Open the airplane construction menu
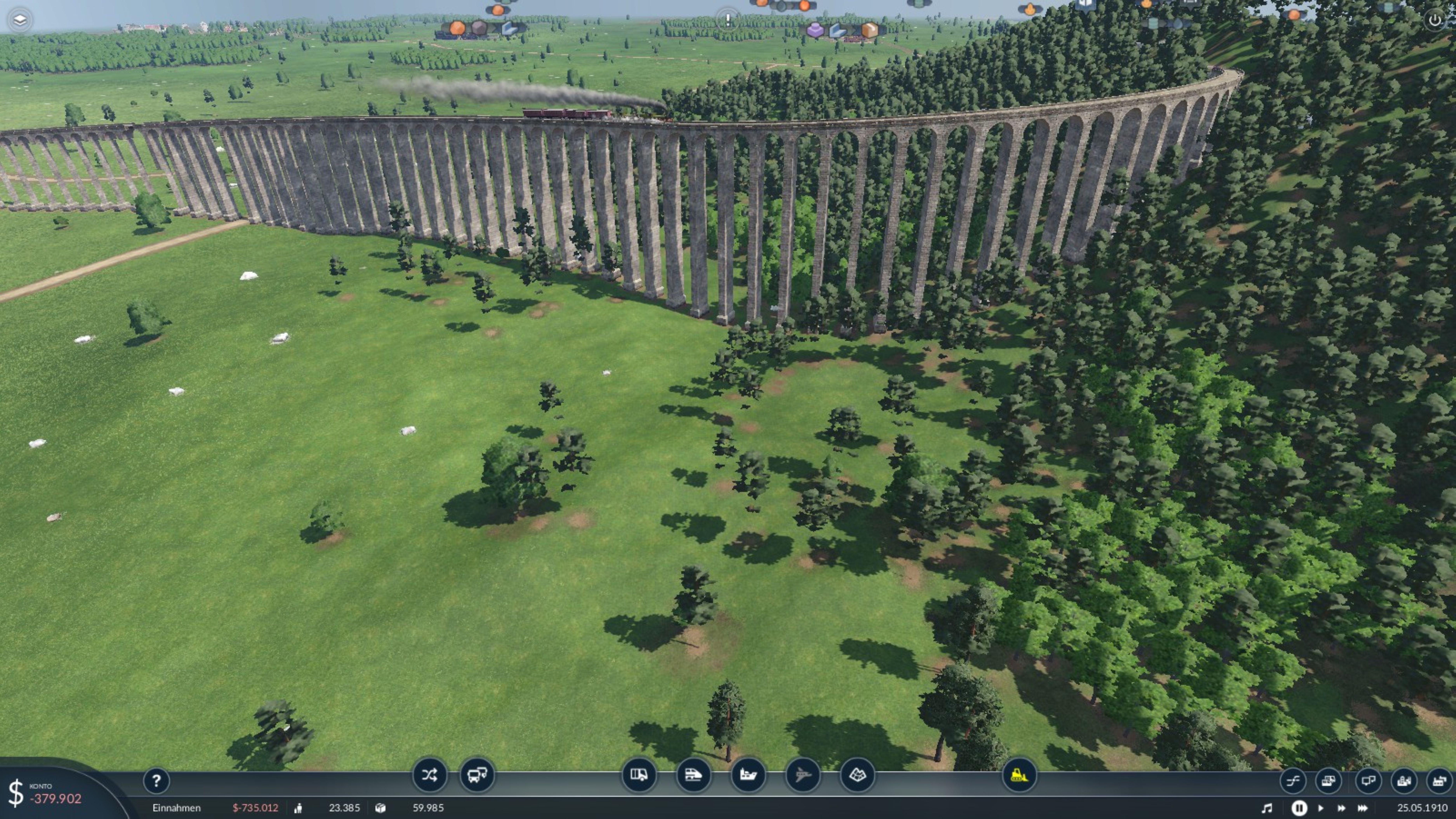This screenshot has height=819, width=1456. click(803, 775)
